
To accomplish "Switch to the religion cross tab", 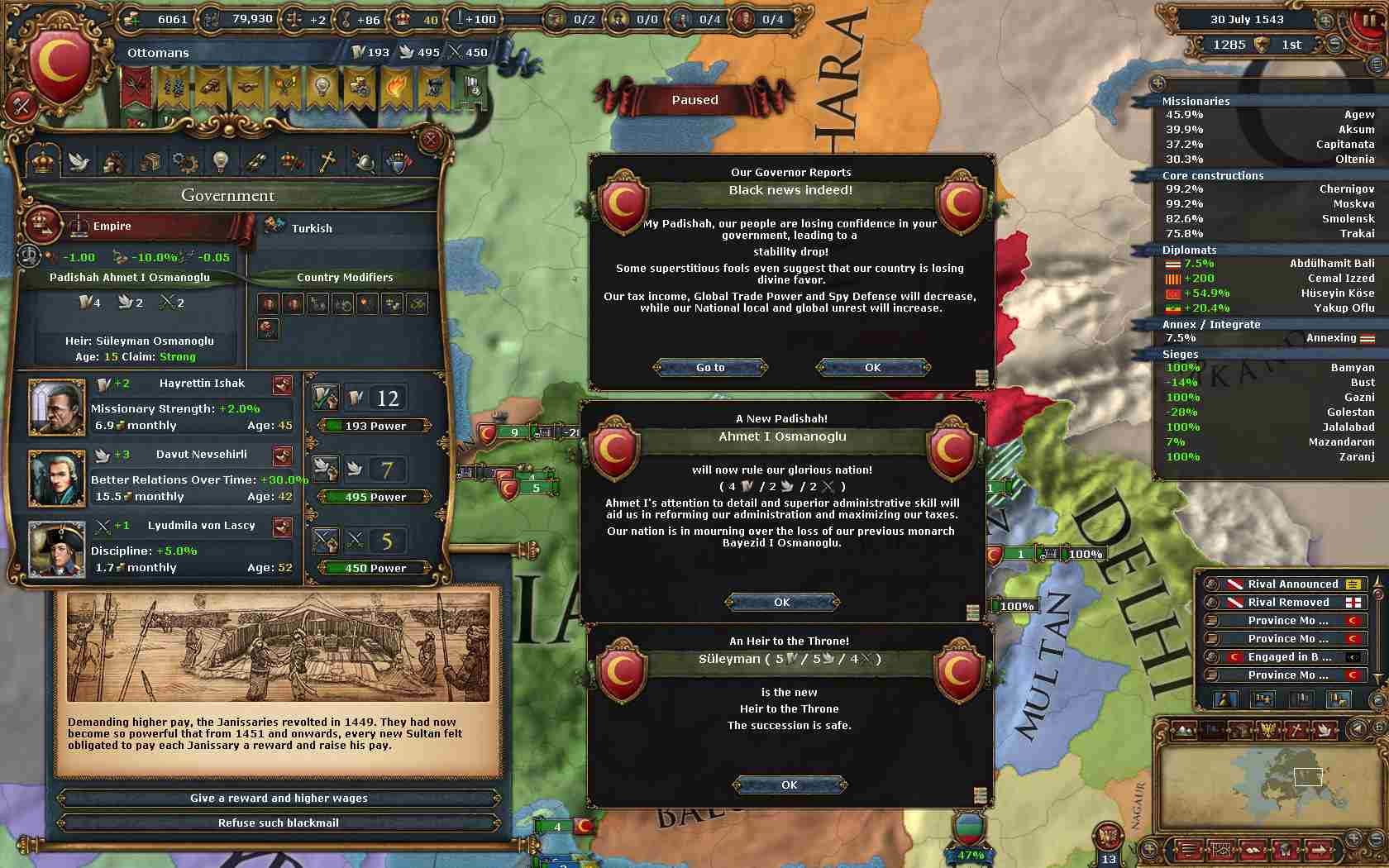I will [x=327, y=161].
